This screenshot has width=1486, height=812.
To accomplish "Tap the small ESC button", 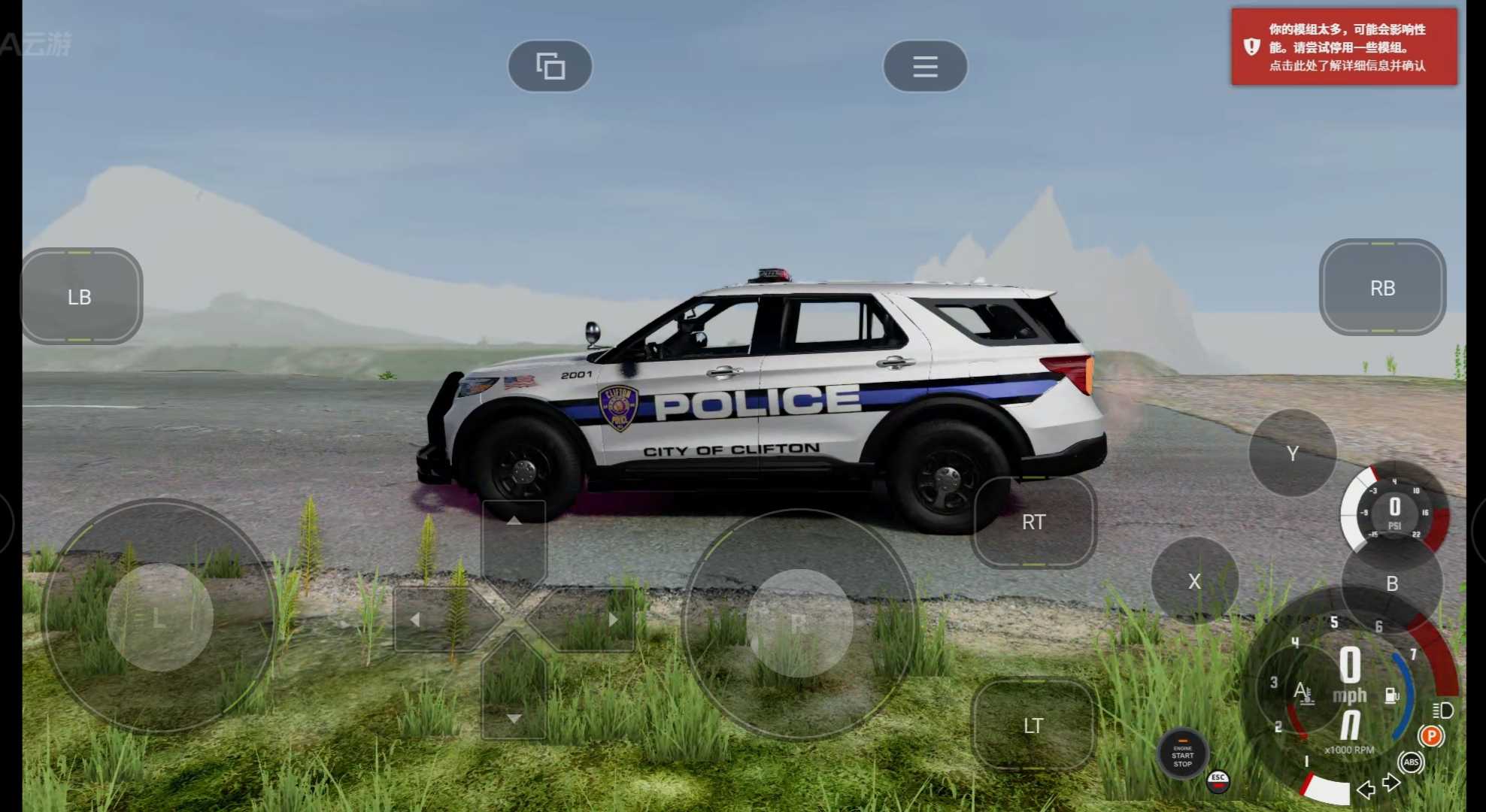I will point(1218,780).
